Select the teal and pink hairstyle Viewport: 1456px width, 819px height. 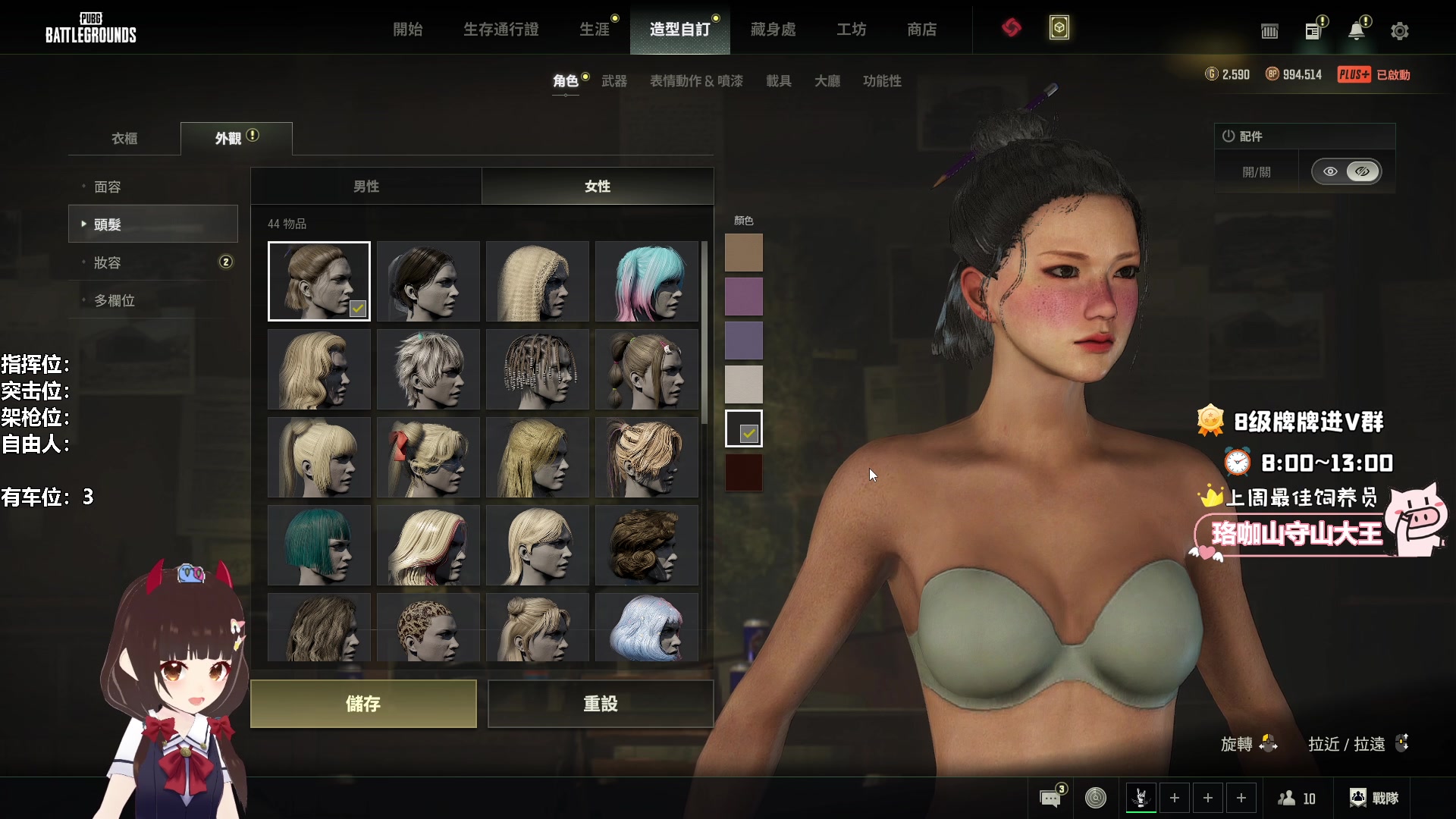click(646, 281)
